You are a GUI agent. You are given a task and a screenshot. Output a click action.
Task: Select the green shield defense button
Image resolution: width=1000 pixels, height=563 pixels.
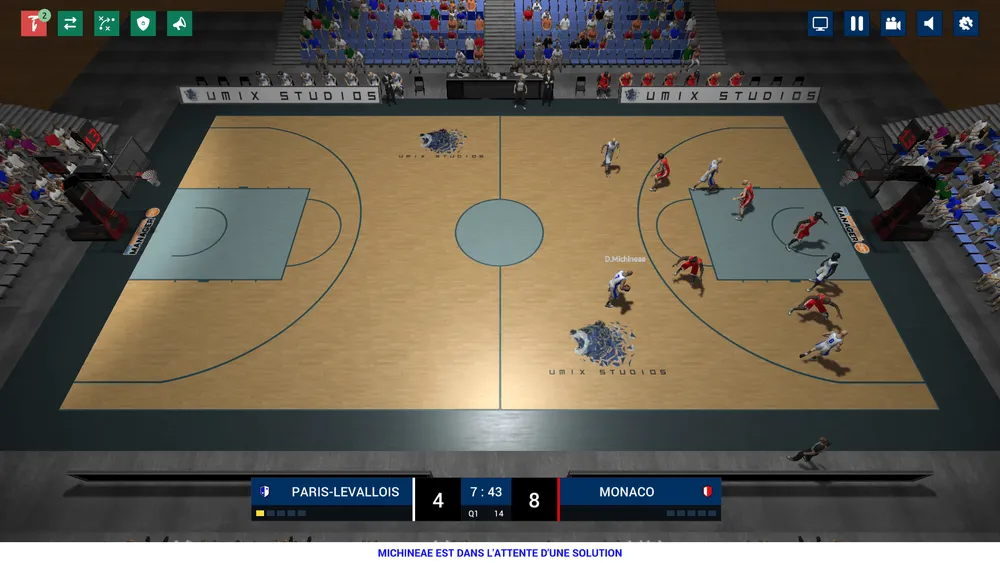tap(143, 23)
